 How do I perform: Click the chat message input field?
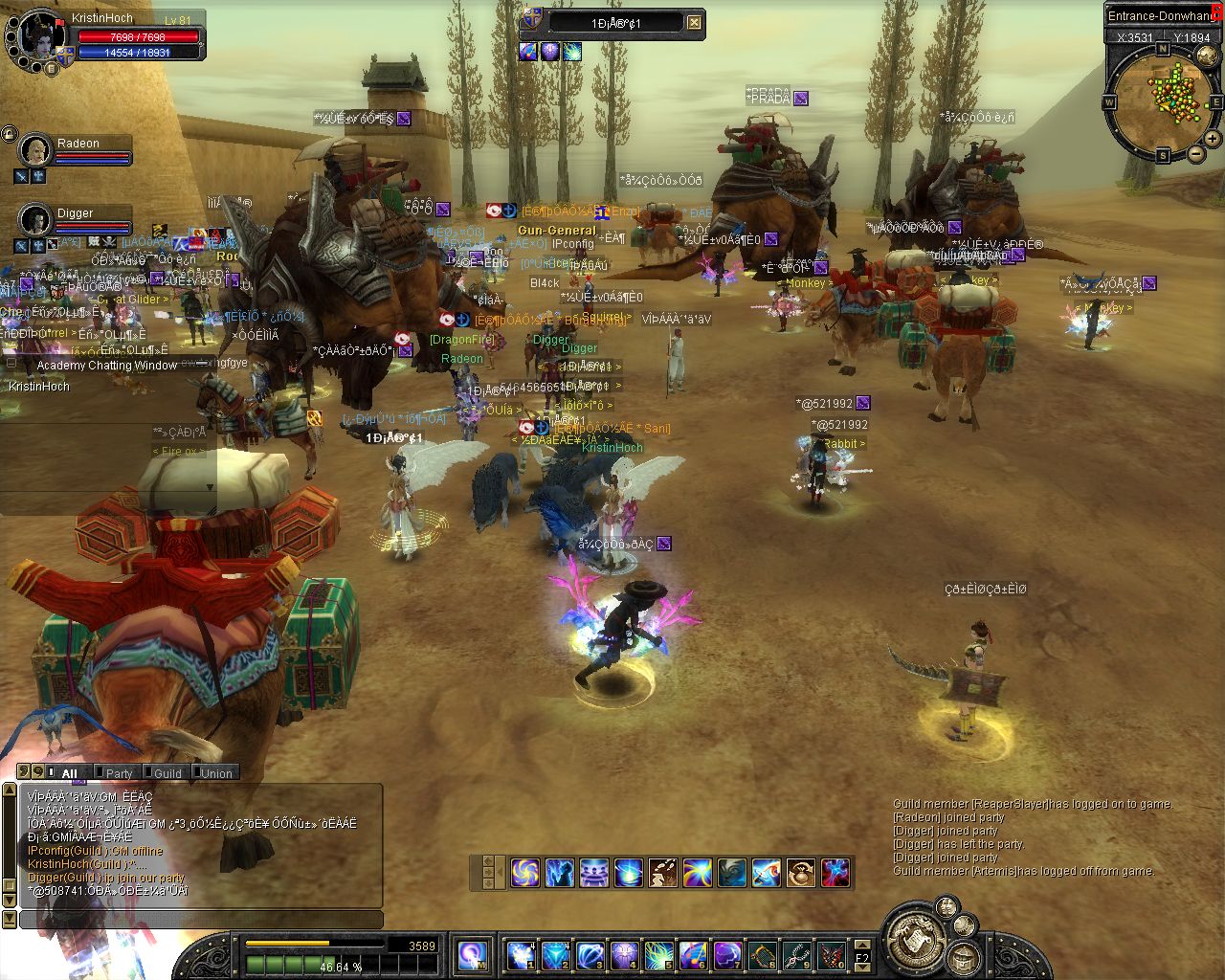click(x=201, y=920)
